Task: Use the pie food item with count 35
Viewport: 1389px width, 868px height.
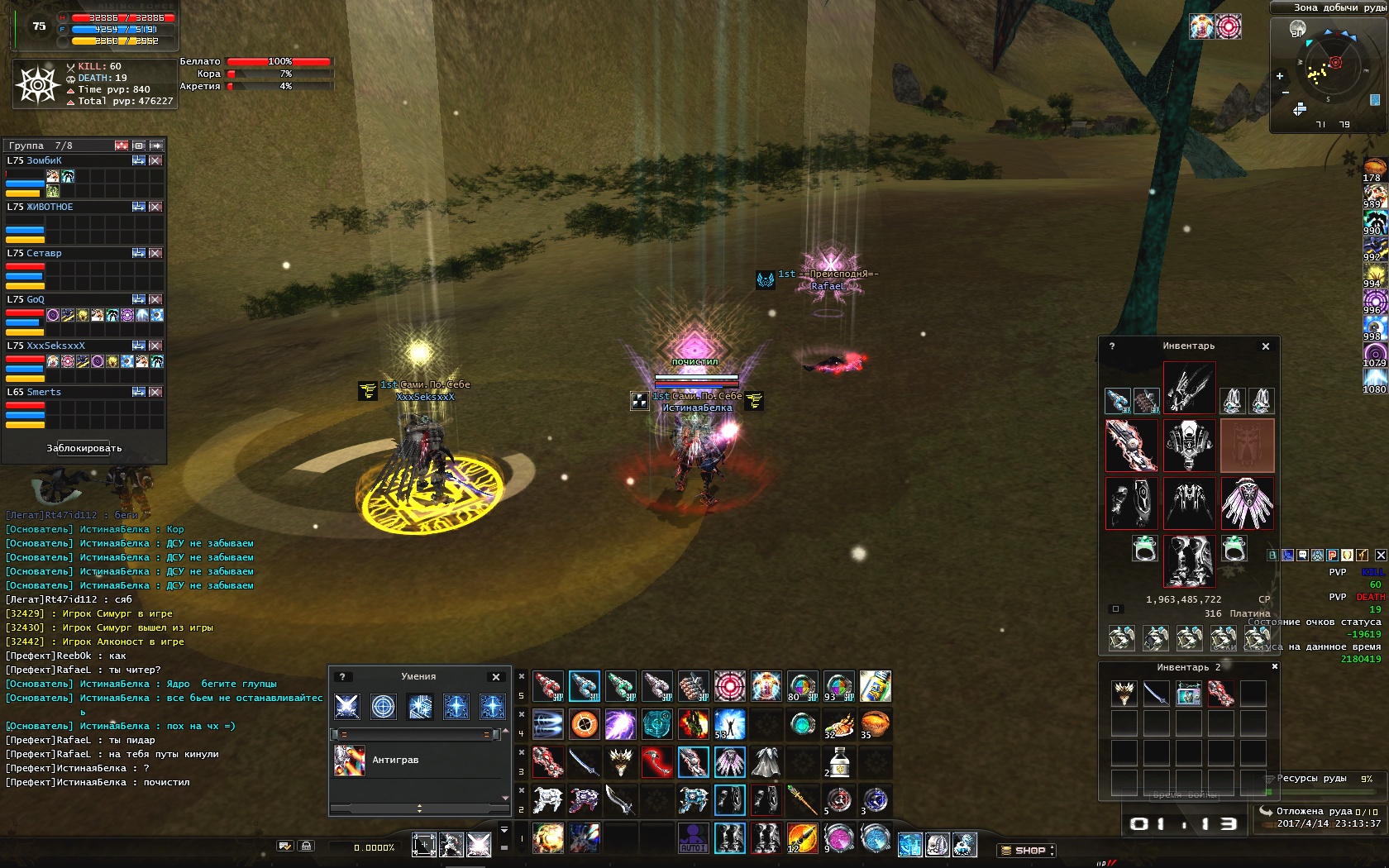Action: (x=875, y=724)
